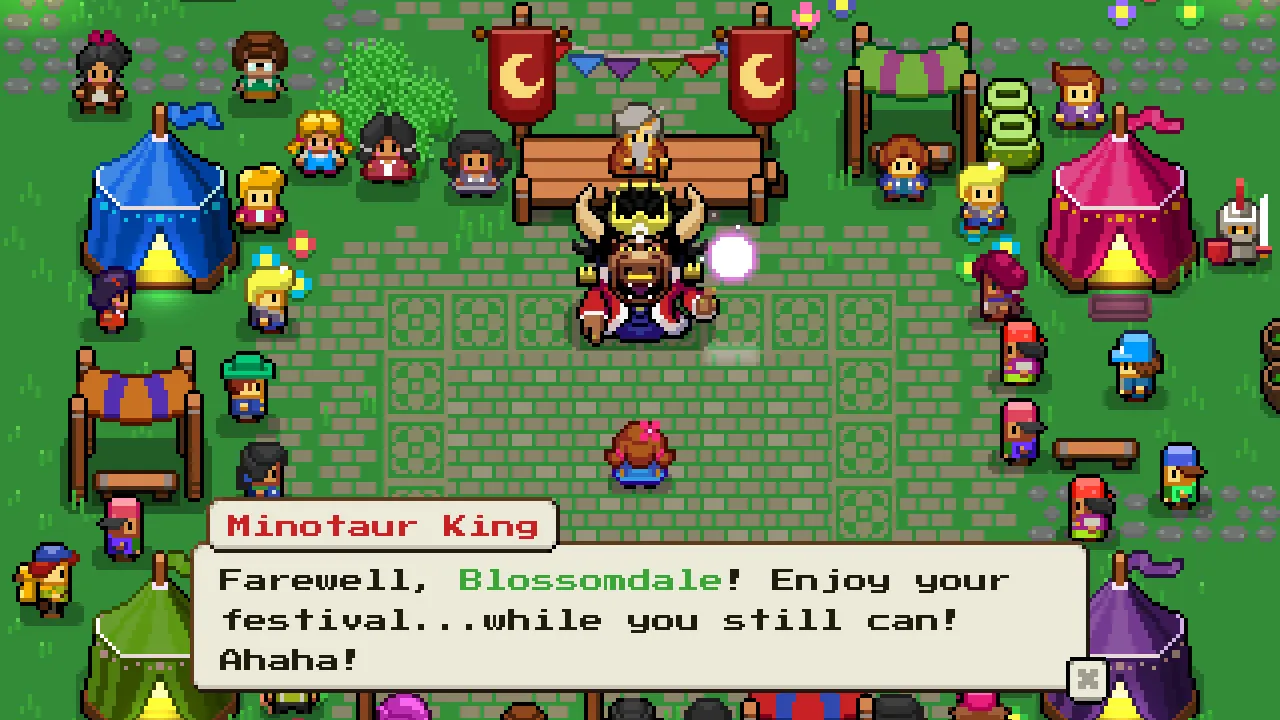1280x720 pixels.
Task: Dismiss the dialog with the X button
Action: [1088, 679]
